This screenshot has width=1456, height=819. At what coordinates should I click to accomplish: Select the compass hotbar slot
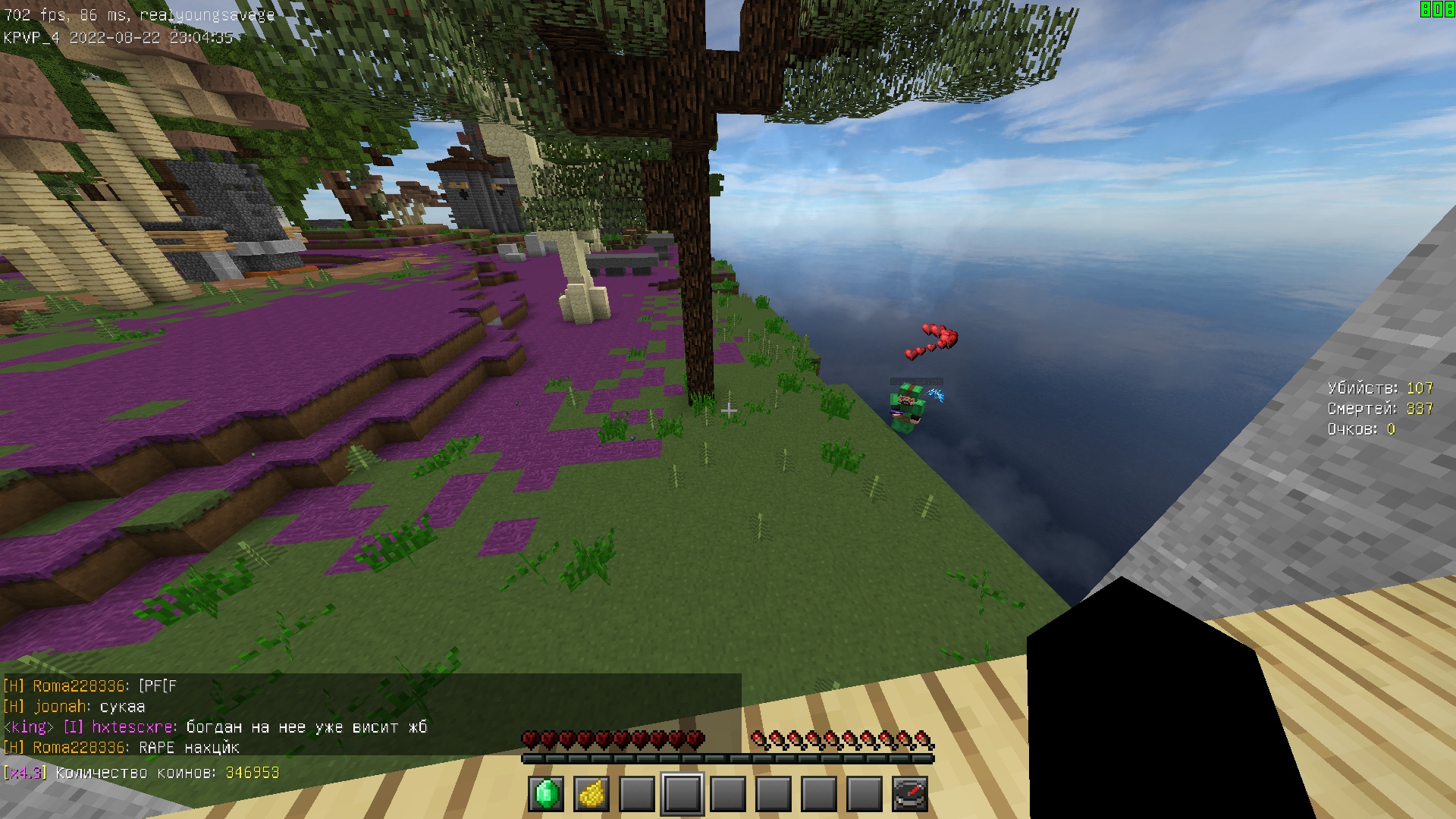910,794
